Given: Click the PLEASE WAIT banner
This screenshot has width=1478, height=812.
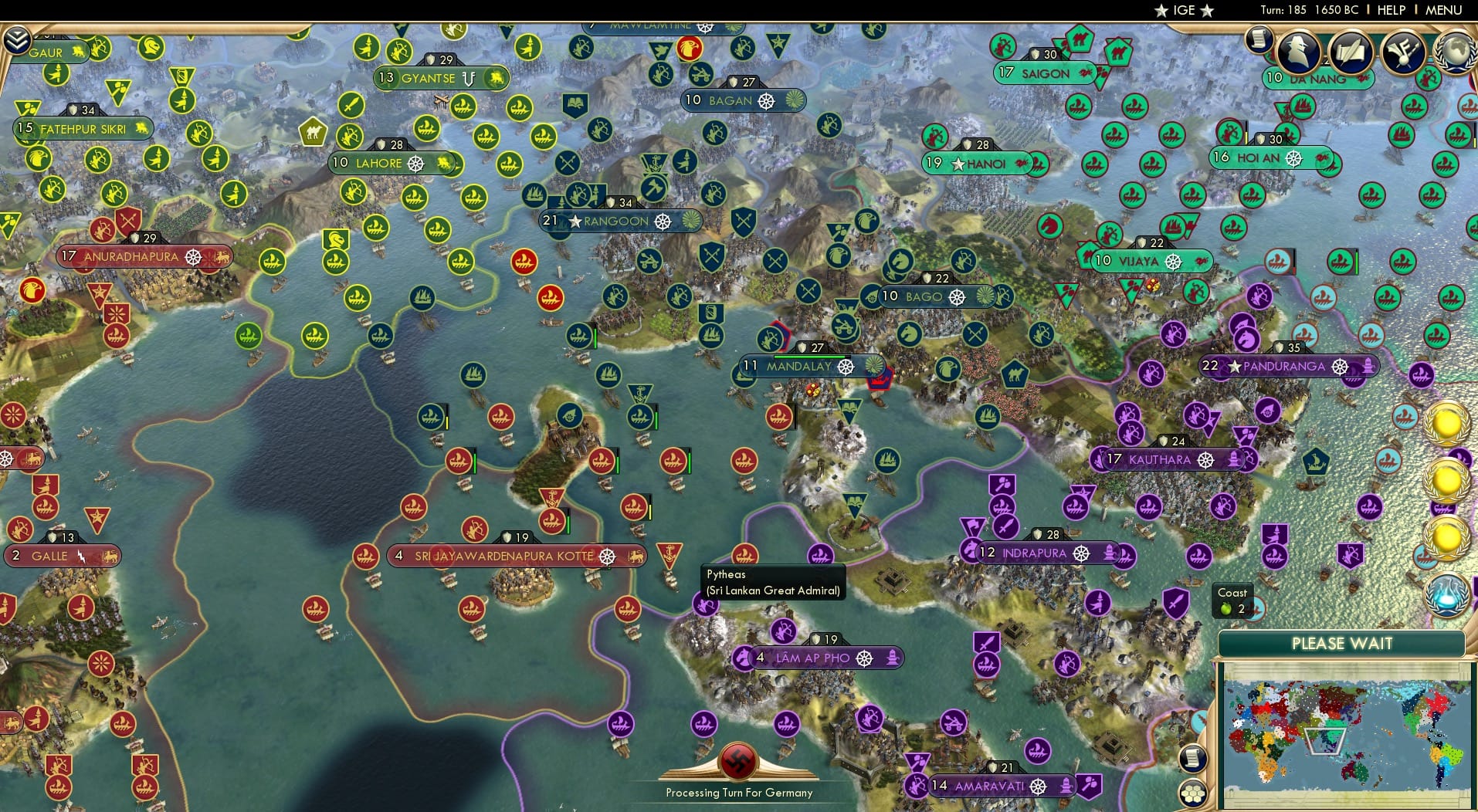Looking at the screenshot, I should coord(1344,643).
